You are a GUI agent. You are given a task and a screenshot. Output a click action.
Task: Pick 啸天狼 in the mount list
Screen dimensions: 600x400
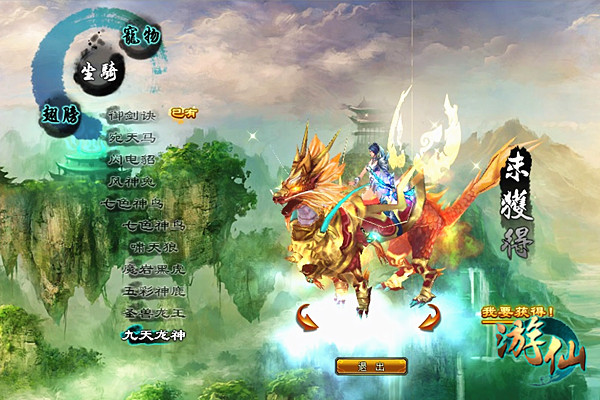tap(152, 248)
